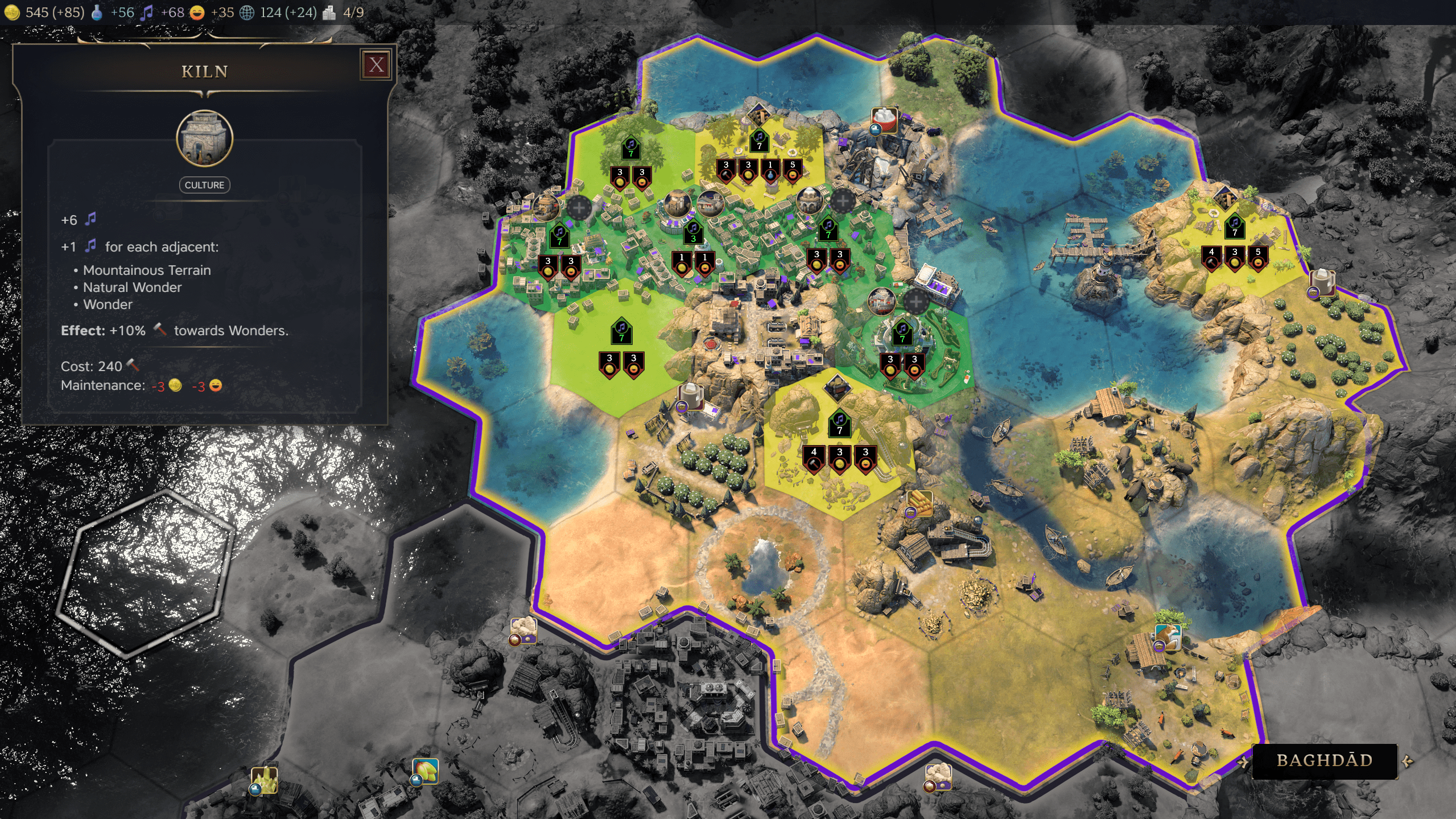Click the happiness smiley icon in the top bar
1456x819 pixels.
point(197,13)
